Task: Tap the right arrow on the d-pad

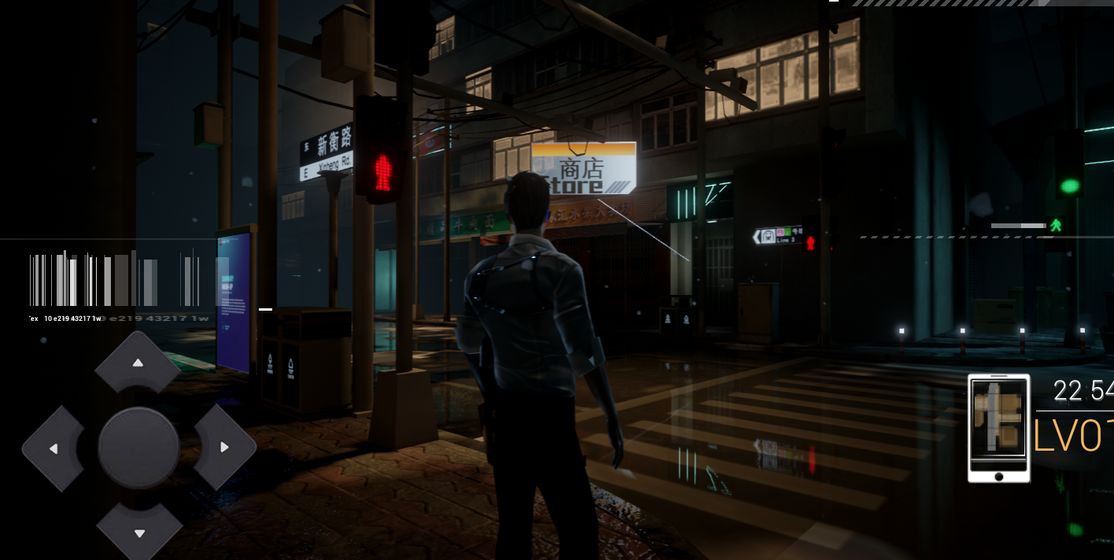Action: click(224, 447)
